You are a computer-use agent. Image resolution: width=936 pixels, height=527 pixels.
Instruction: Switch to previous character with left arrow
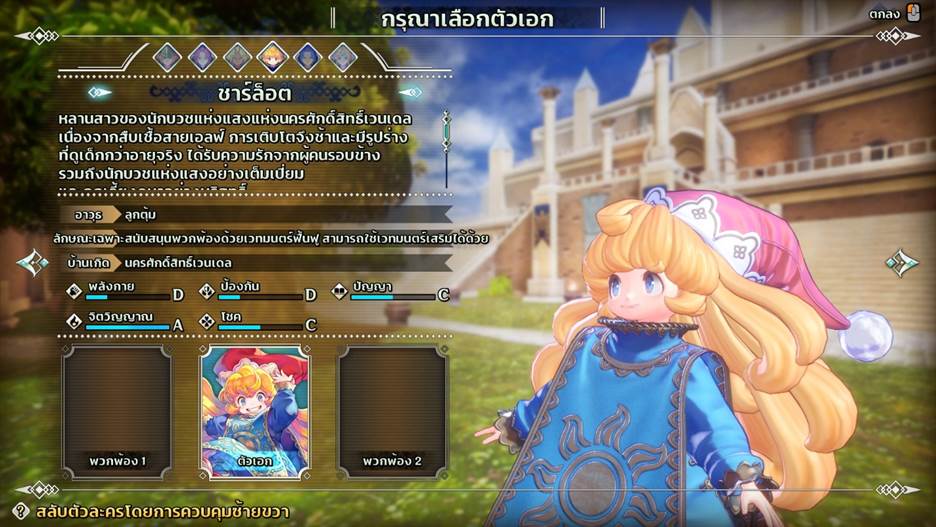[x=32, y=263]
